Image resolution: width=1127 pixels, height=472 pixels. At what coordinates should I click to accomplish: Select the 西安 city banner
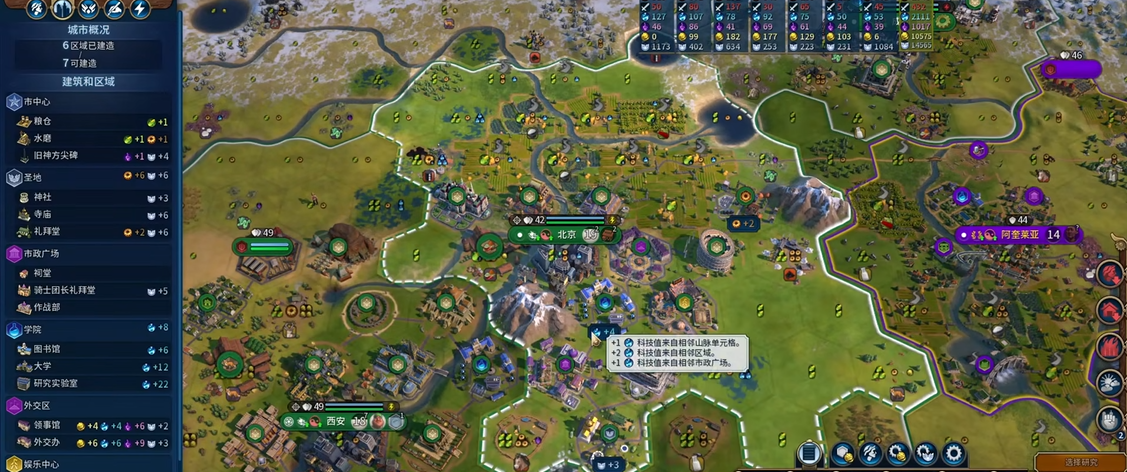336,421
